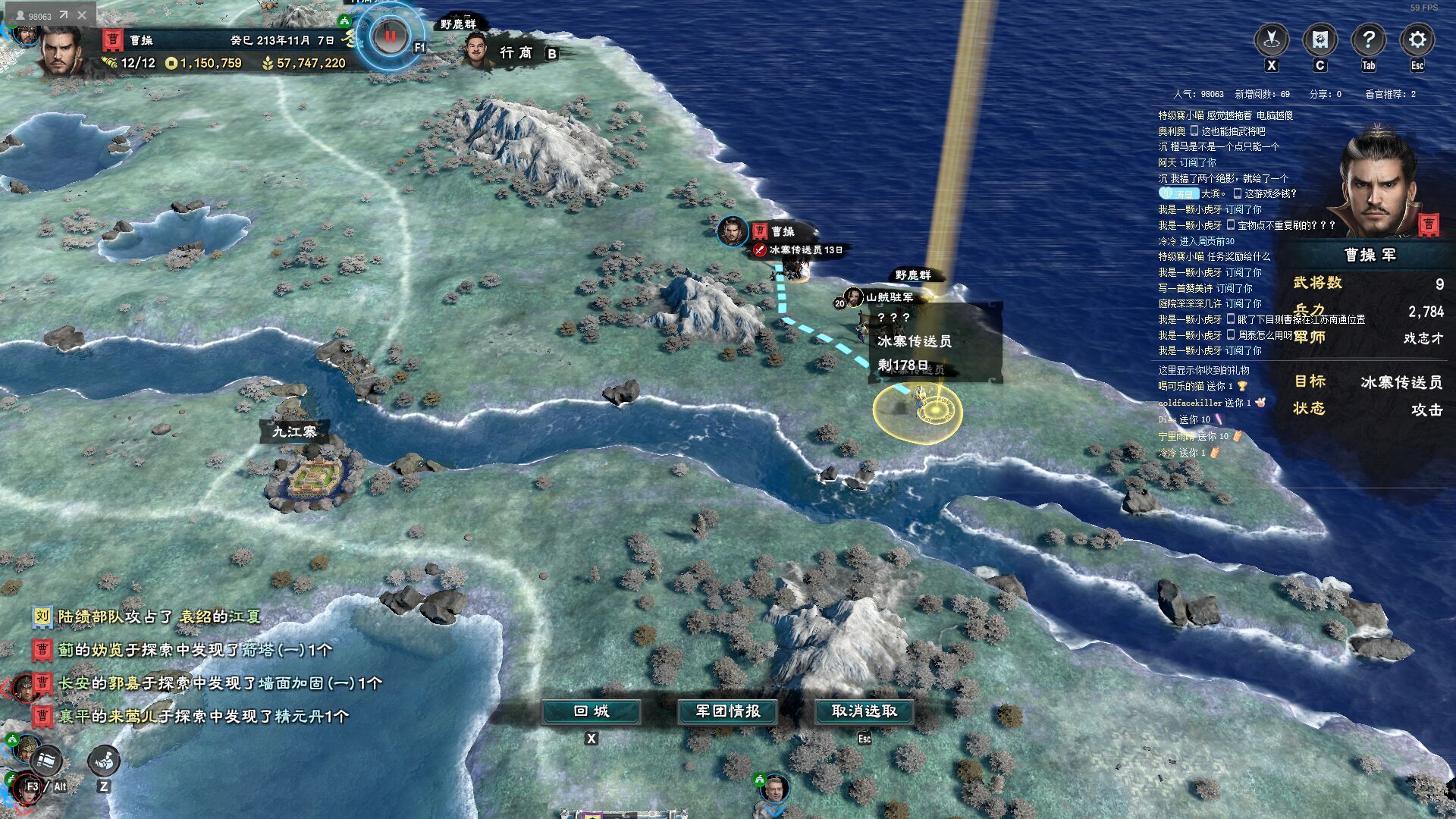Open 军团情报 army info

(728, 711)
